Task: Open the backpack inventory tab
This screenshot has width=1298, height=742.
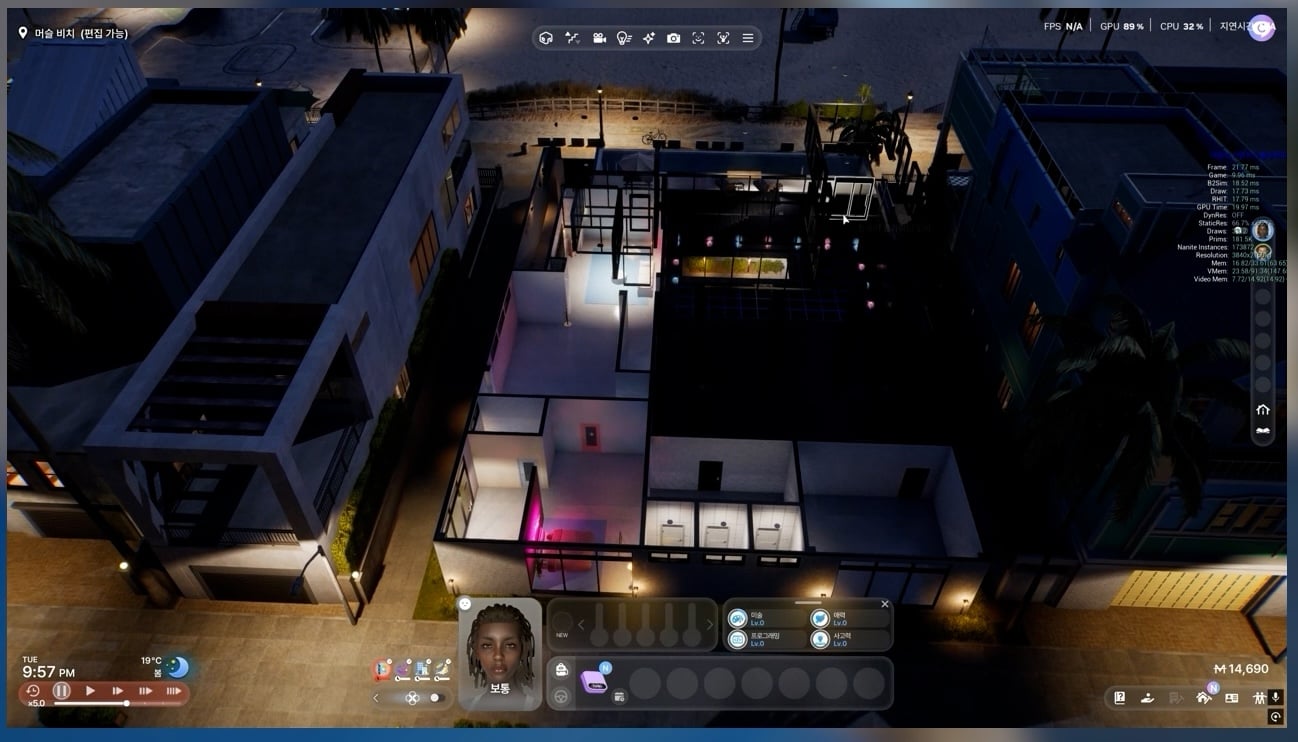Action: point(562,670)
